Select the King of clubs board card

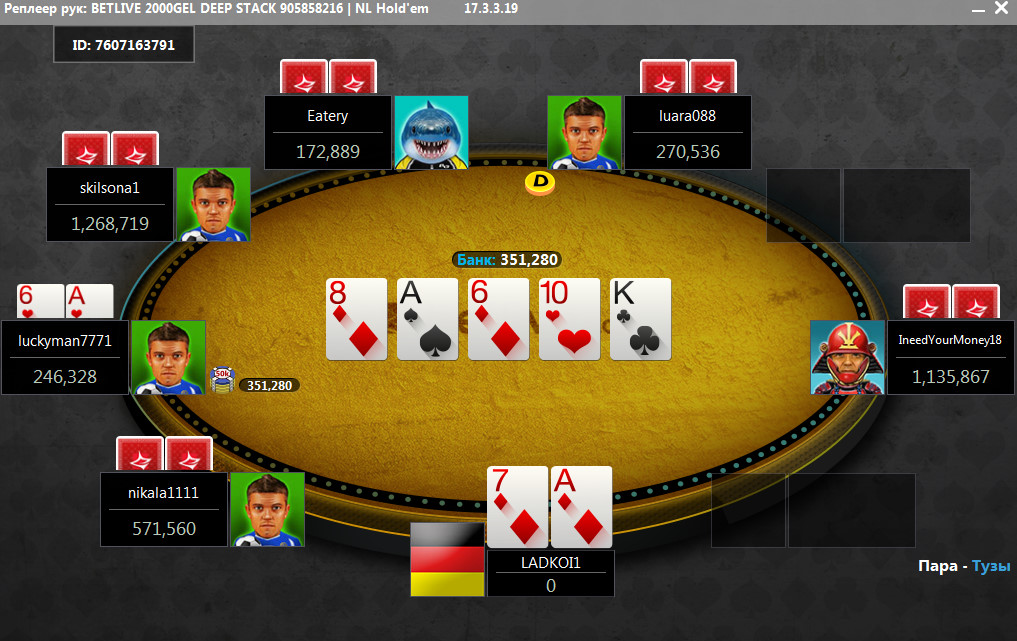pos(640,319)
